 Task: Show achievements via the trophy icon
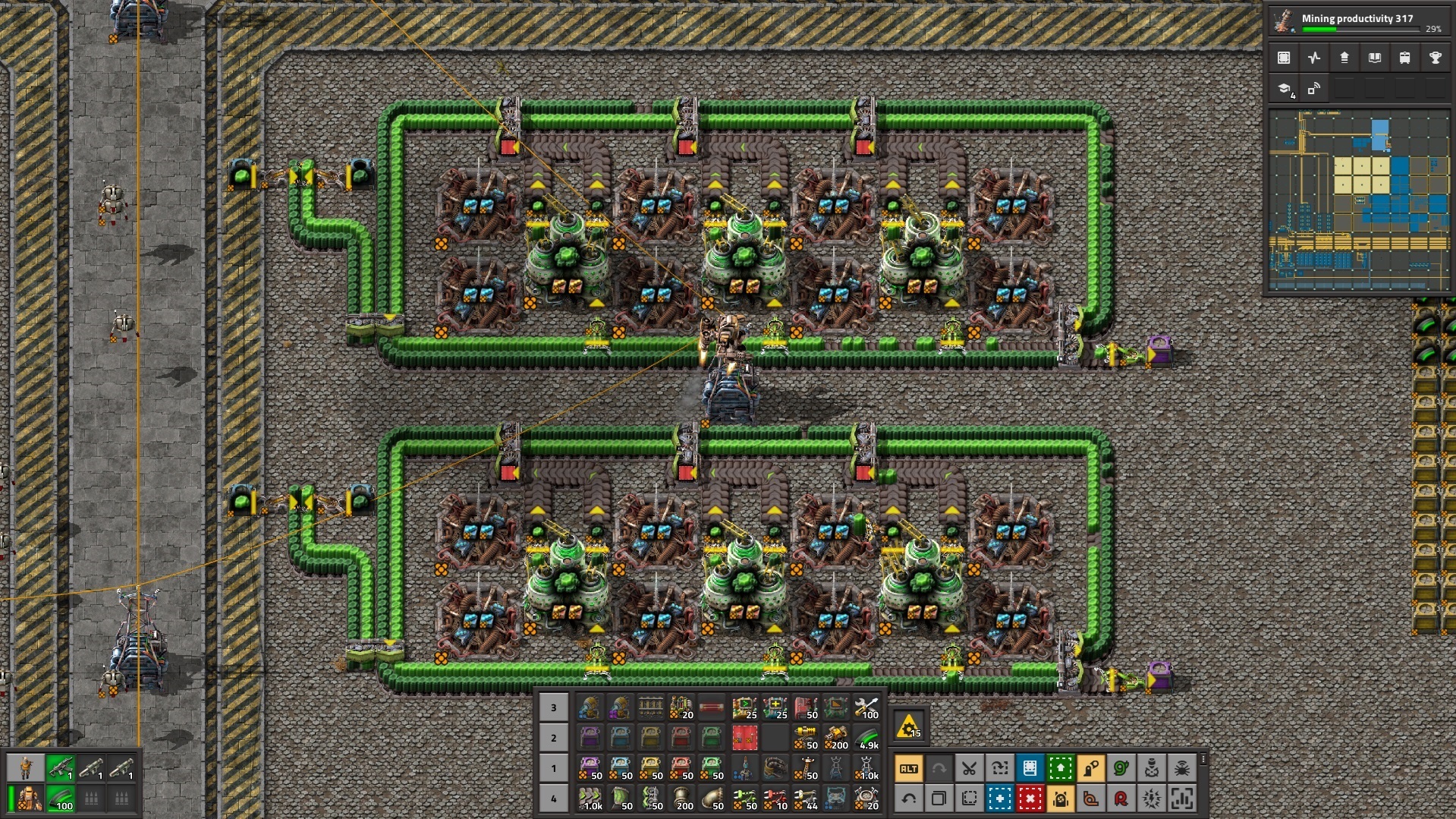(x=1435, y=58)
